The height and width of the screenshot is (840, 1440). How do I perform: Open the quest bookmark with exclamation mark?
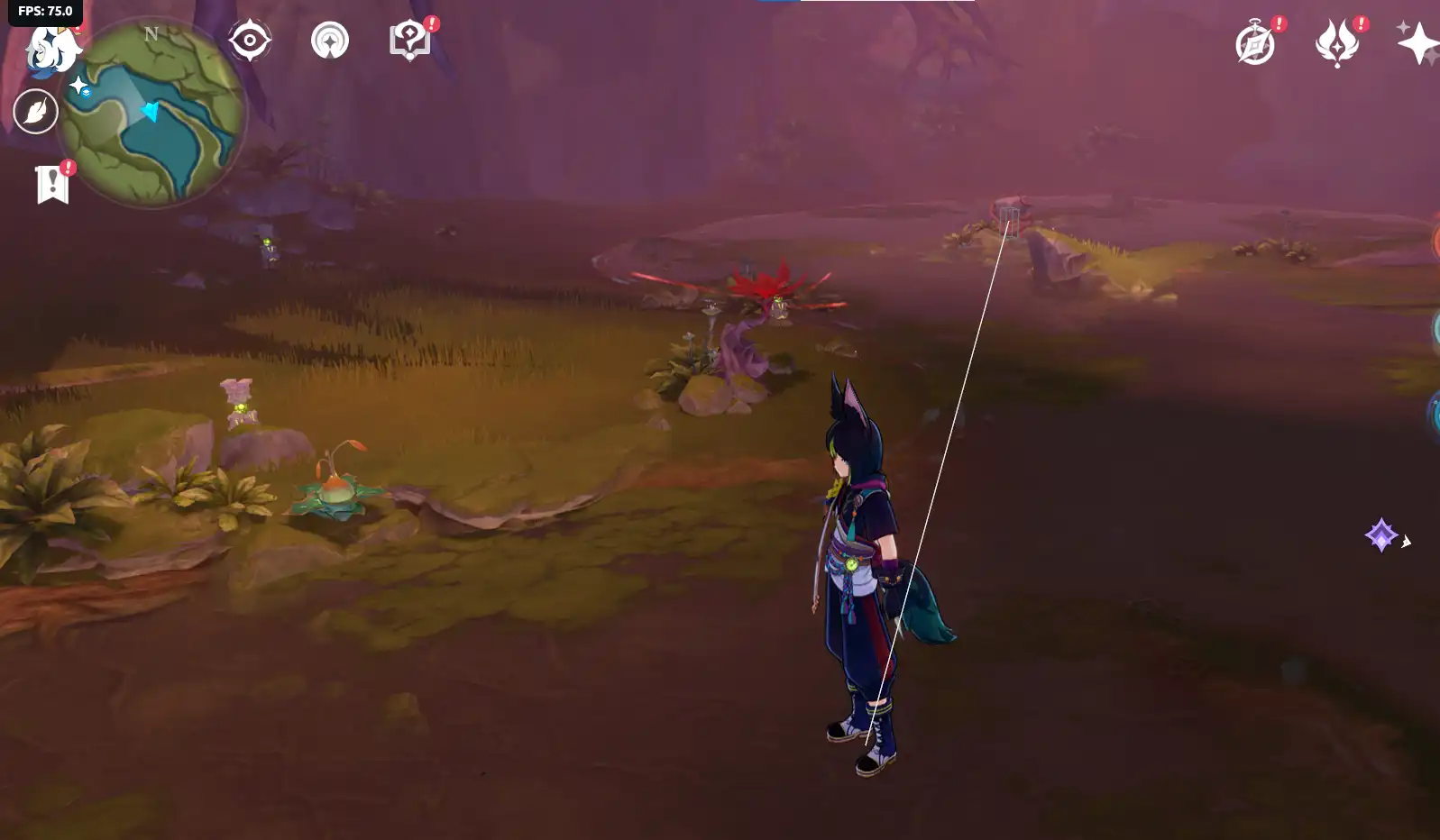[53, 184]
